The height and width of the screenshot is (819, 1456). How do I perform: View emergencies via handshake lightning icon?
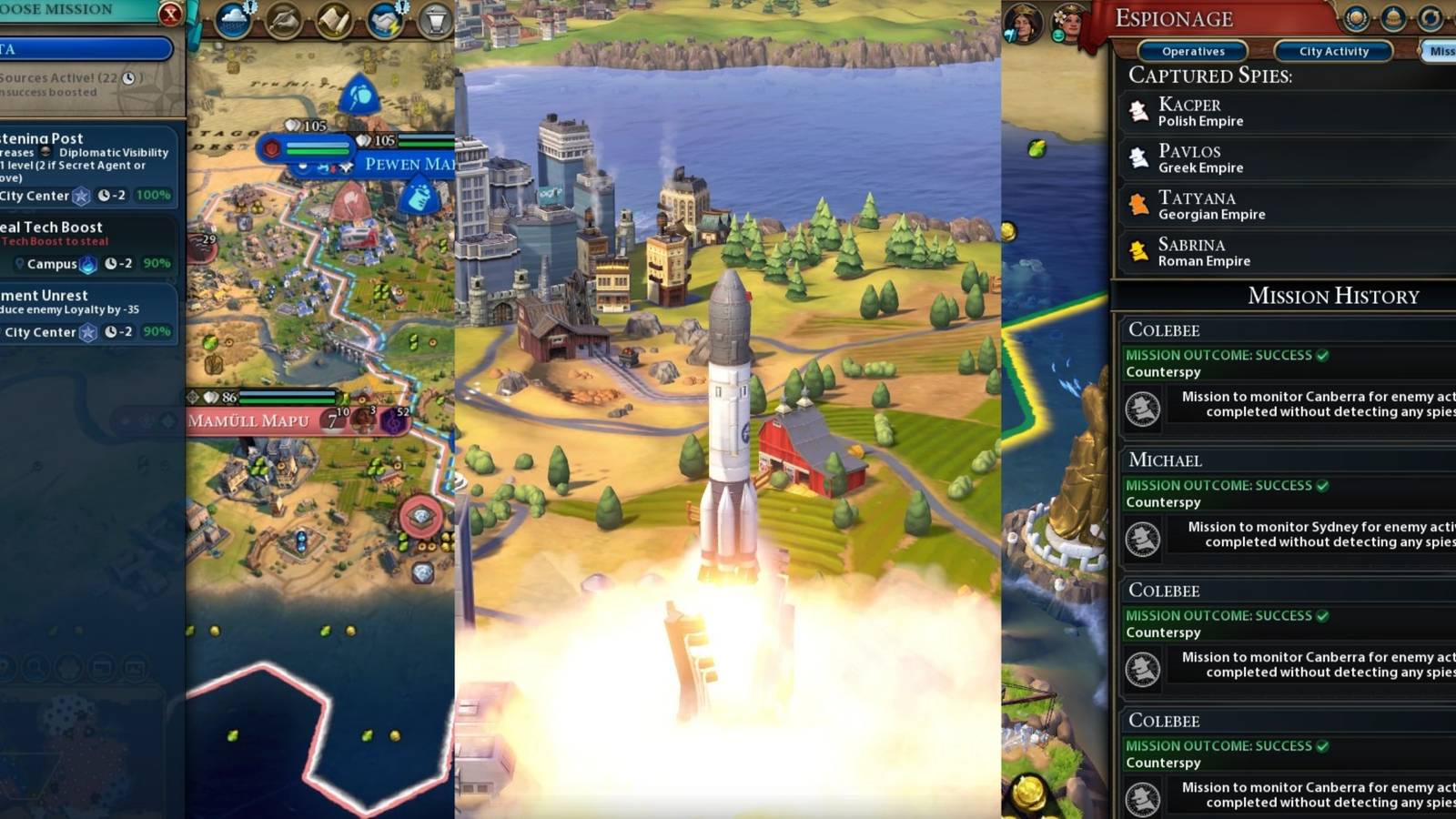click(x=387, y=20)
